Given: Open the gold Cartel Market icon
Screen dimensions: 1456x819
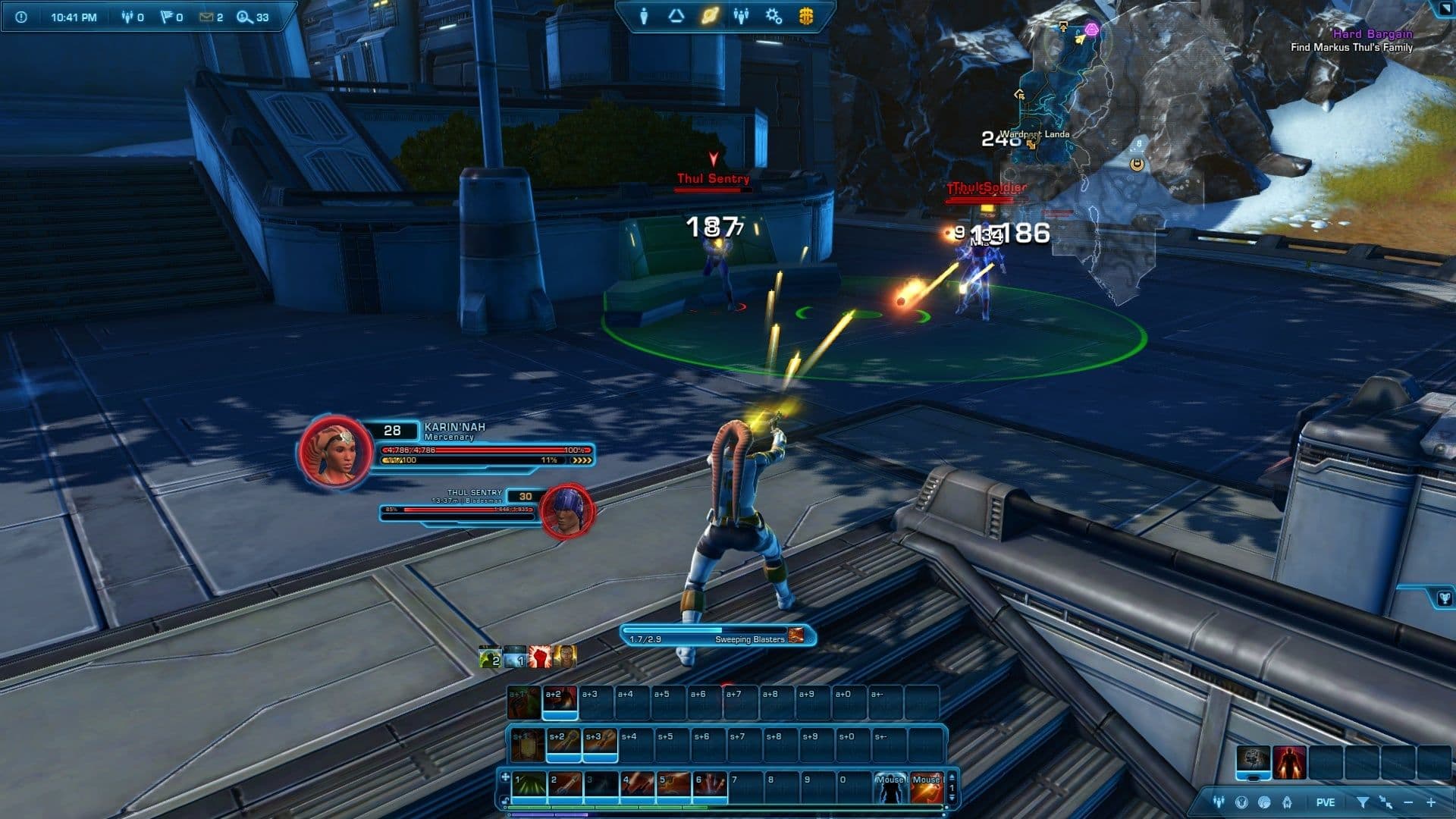Looking at the screenshot, I should [x=806, y=16].
